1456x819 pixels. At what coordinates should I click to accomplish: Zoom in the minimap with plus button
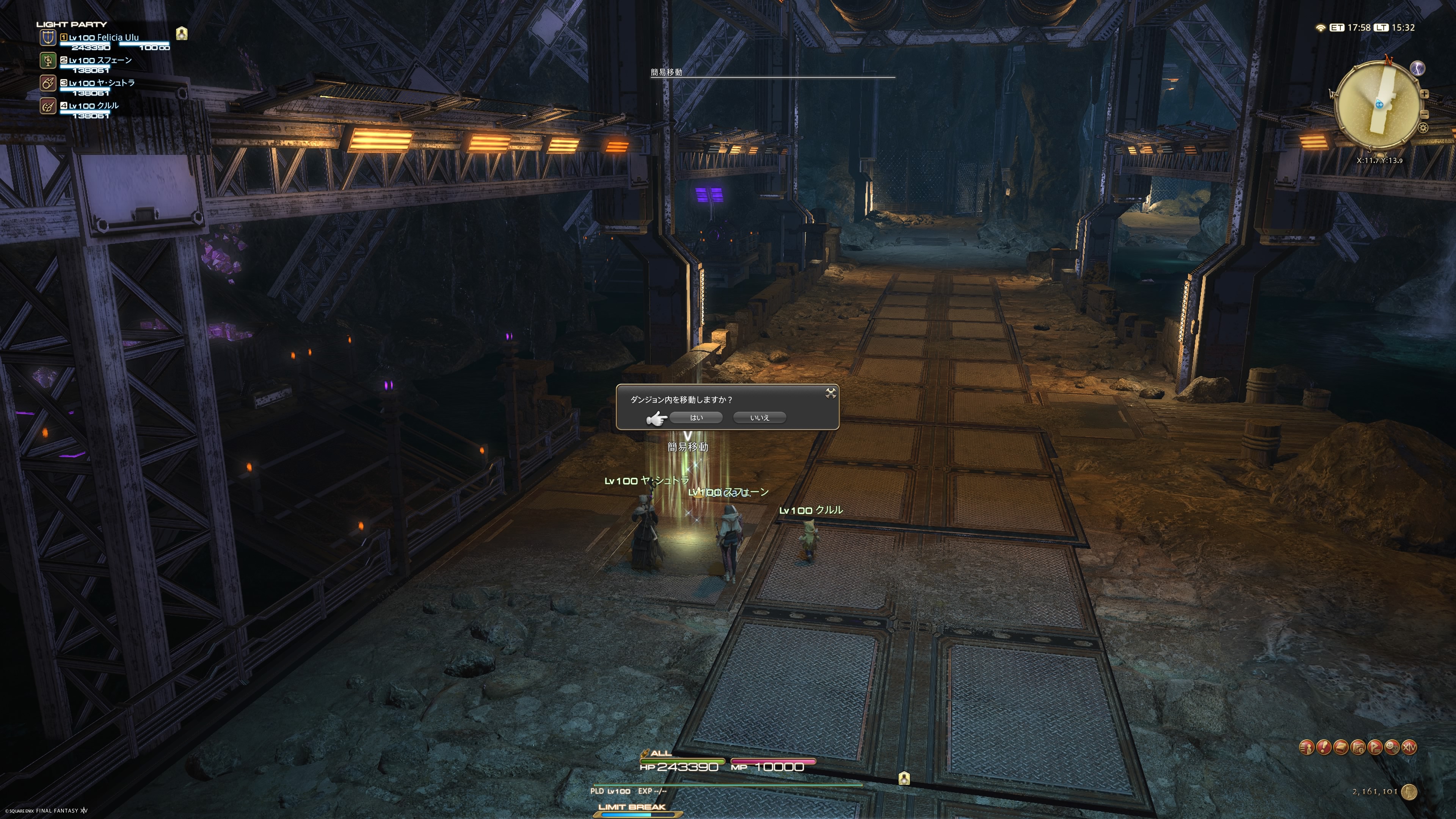coord(1425,94)
